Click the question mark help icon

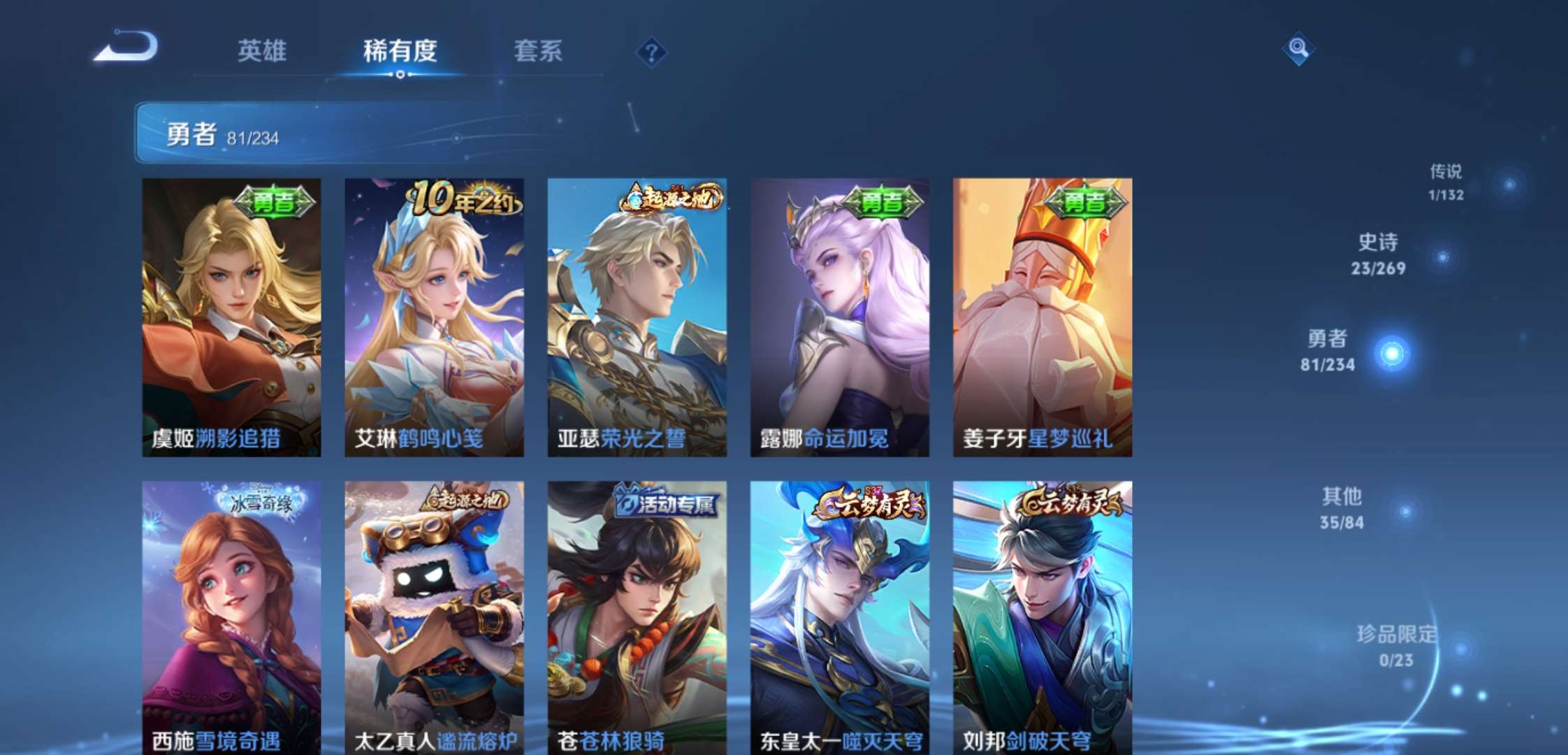click(x=650, y=51)
